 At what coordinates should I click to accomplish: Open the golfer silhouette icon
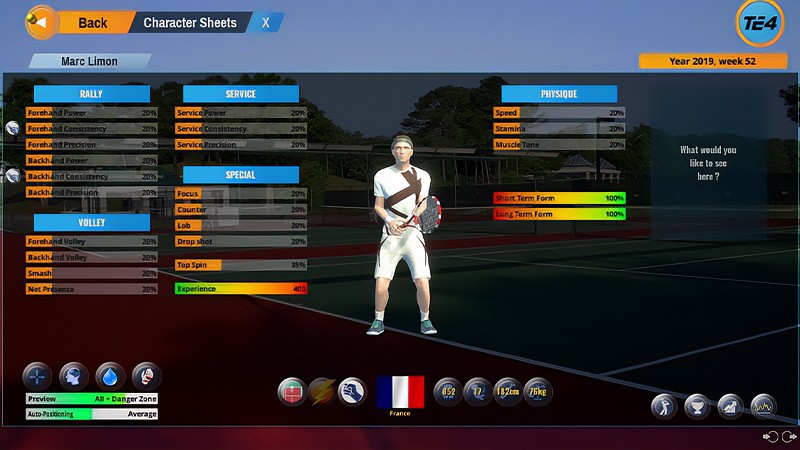(x=665, y=406)
